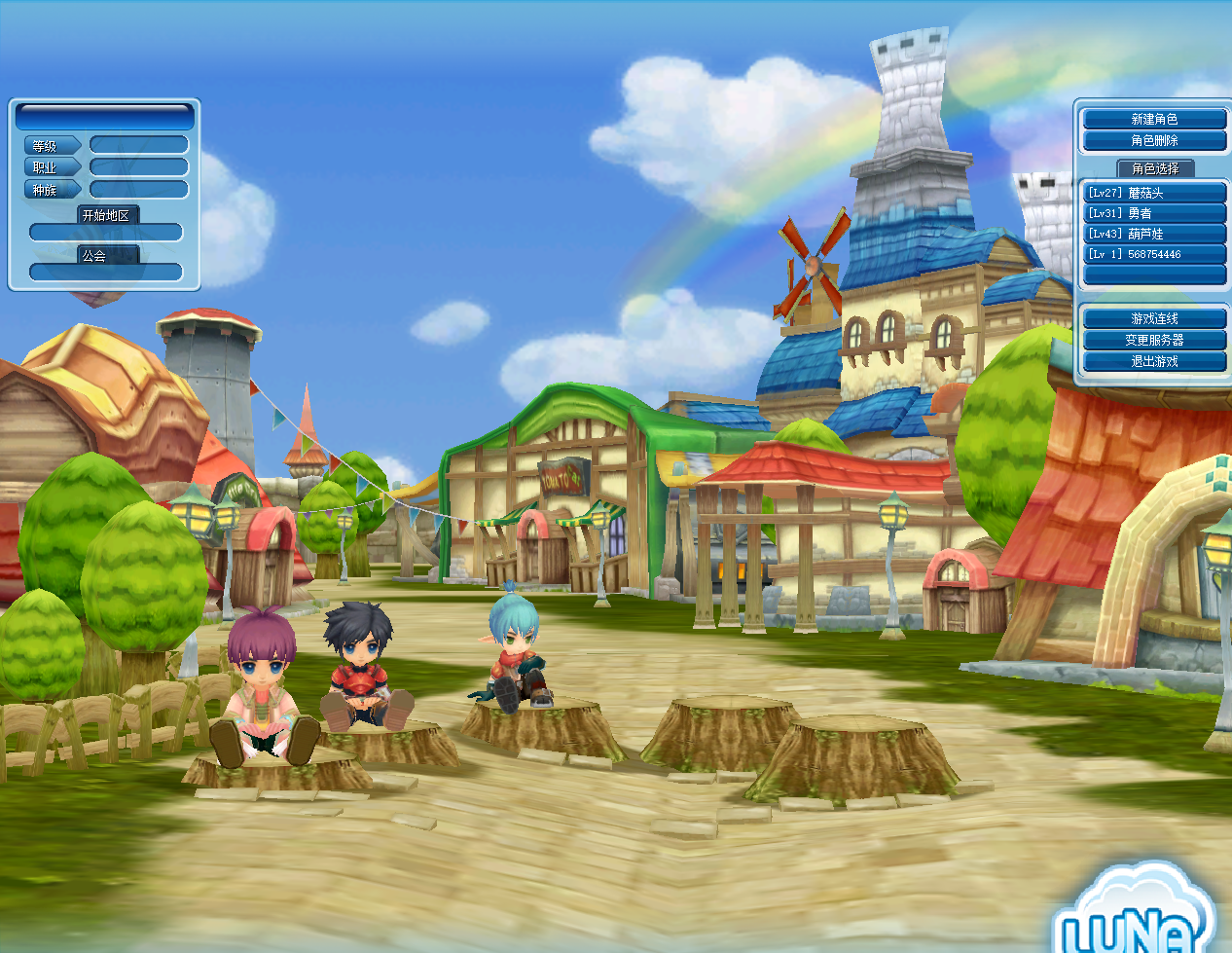1232x953 pixels.
Task: Pick the Lv43 葫芦娃 character
Action: 1154,234
